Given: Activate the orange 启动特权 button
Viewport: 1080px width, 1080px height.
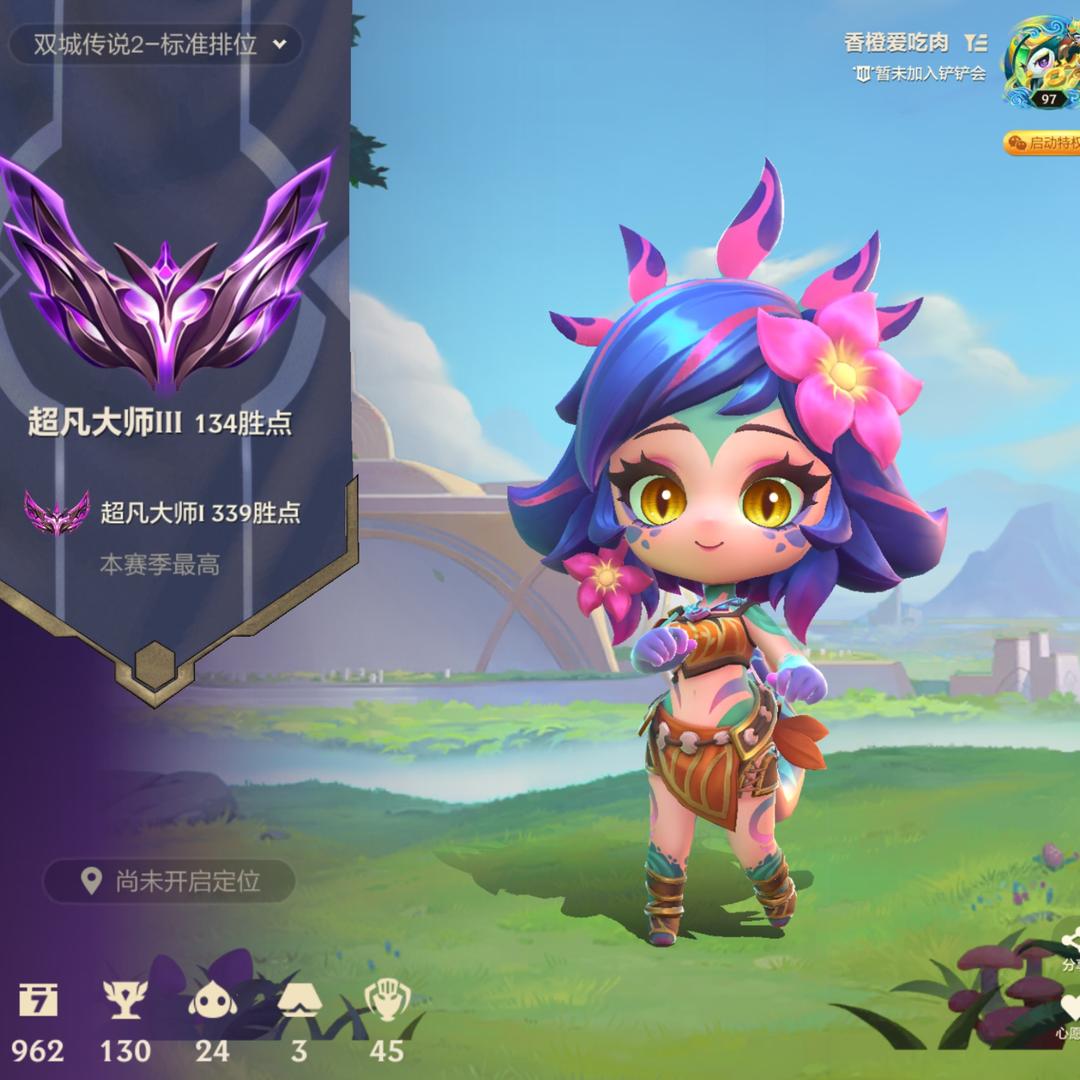Looking at the screenshot, I should point(1043,143).
